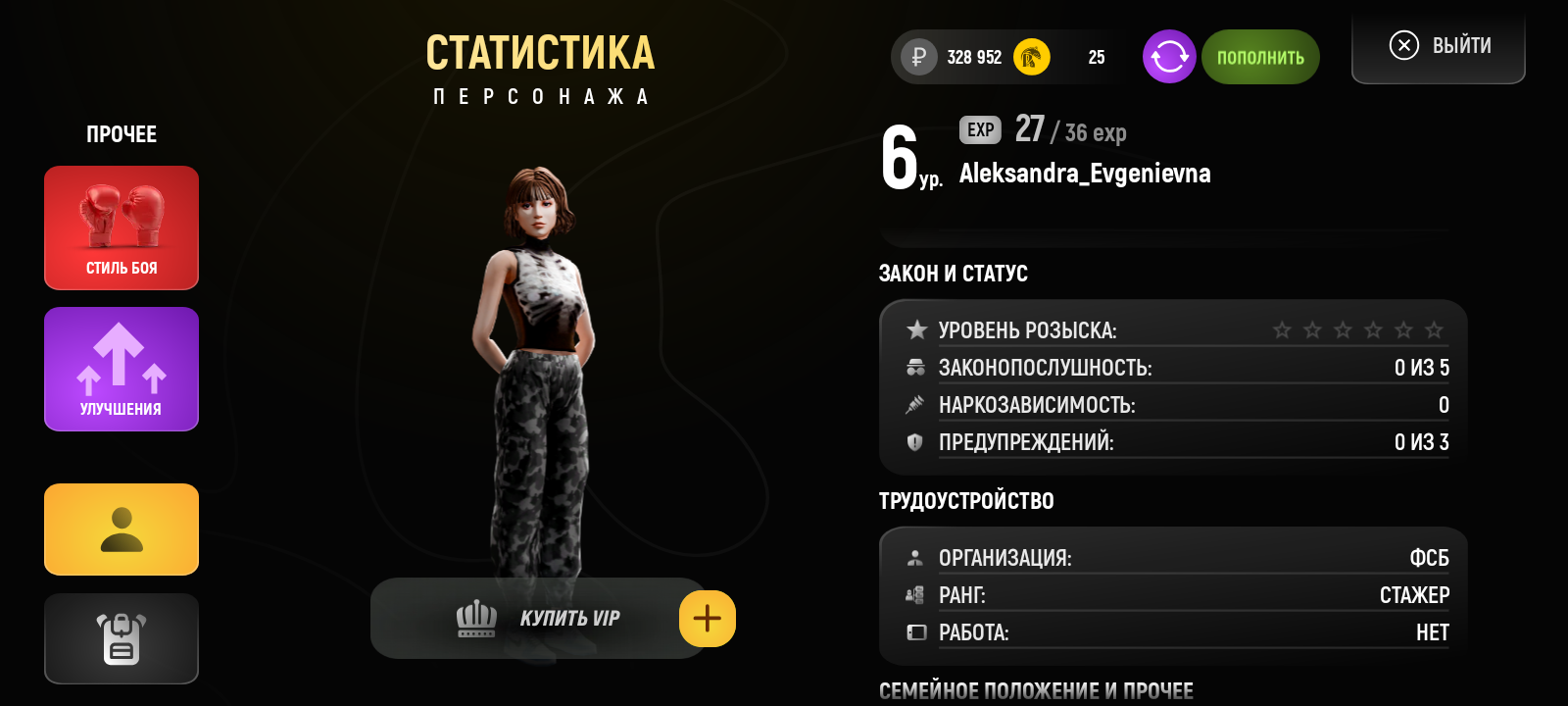Exit with the Выйти button
This screenshot has height=706, width=1568.
pos(1439,46)
